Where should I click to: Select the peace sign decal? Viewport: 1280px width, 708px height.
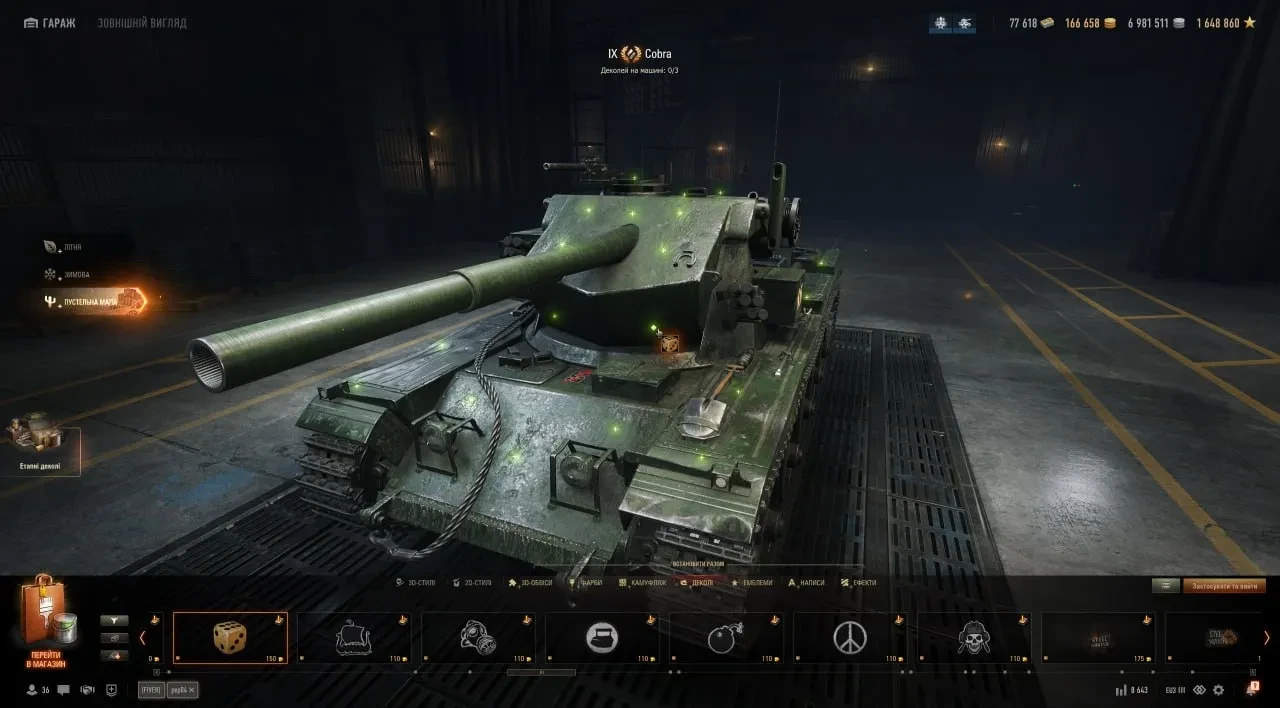point(850,637)
